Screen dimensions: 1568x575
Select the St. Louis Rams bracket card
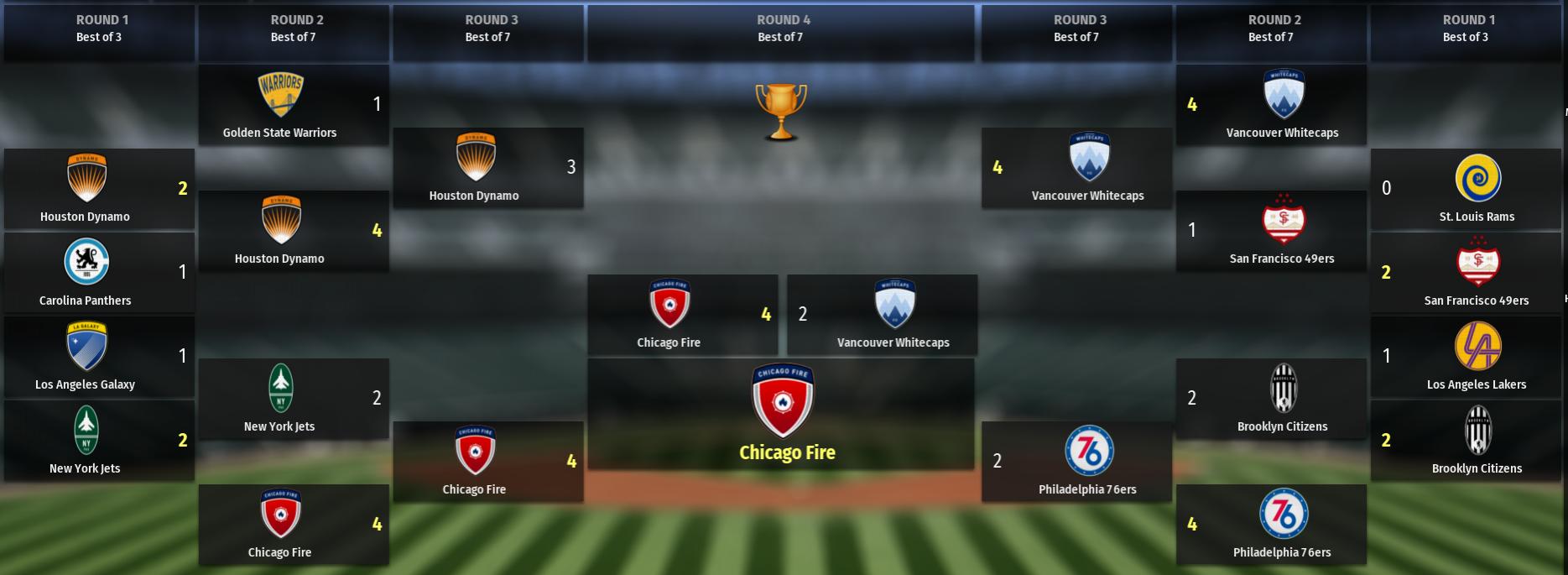point(1465,189)
